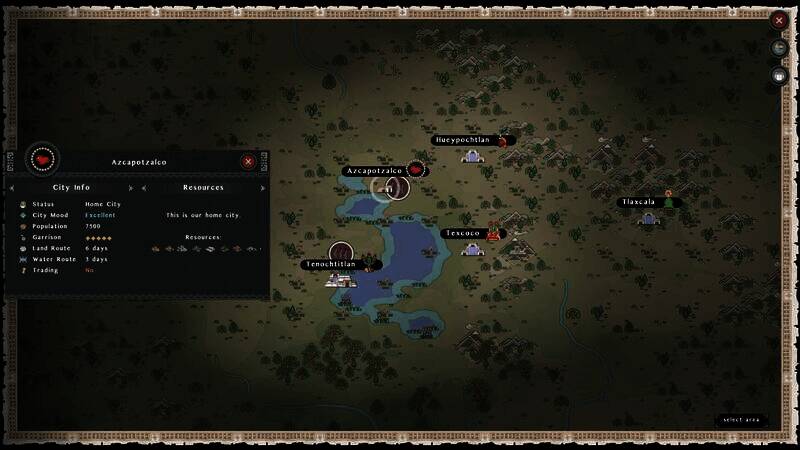Viewport: 800px width, 450px height.
Task: Select the Texcoco city label
Action: pyautogui.click(x=463, y=234)
